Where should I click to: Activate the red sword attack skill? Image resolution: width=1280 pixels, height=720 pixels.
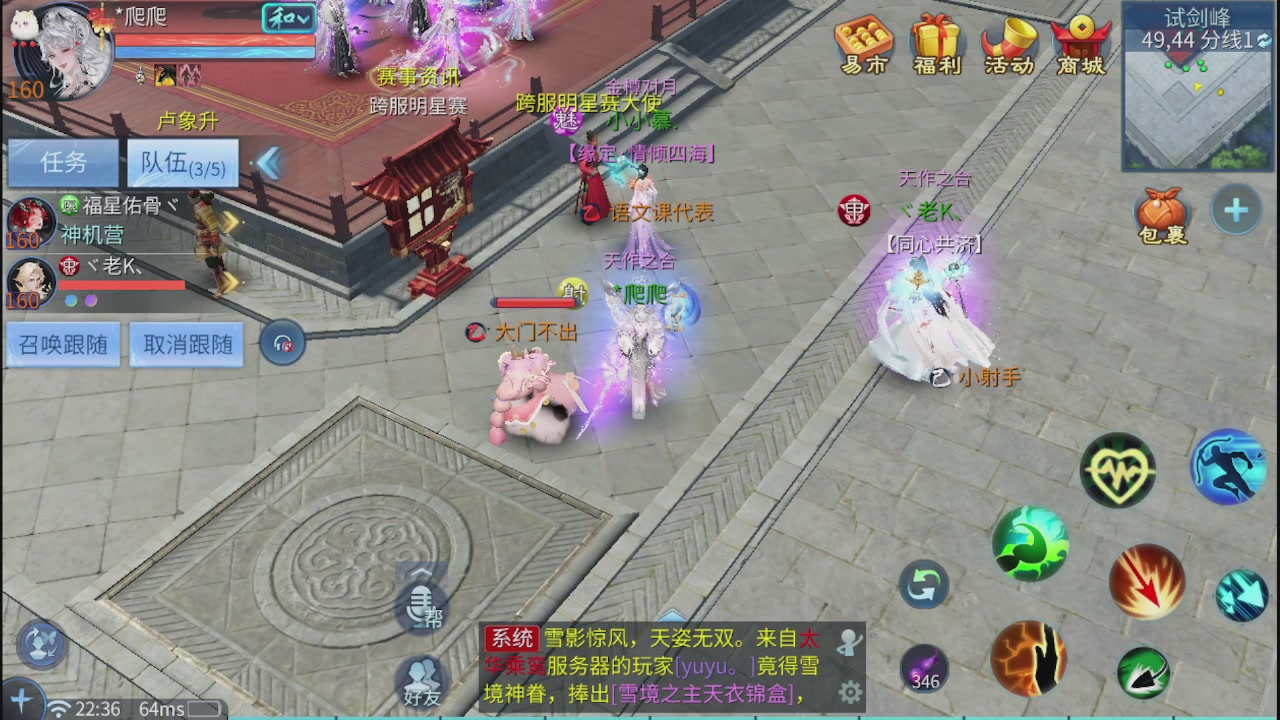[x=1146, y=582]
